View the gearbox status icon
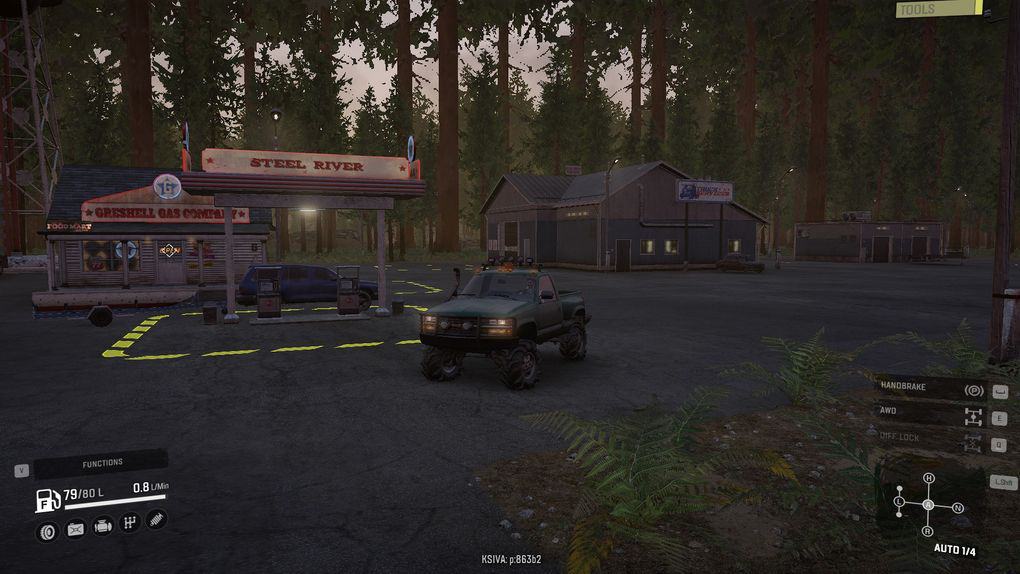 tap(129, 523)
